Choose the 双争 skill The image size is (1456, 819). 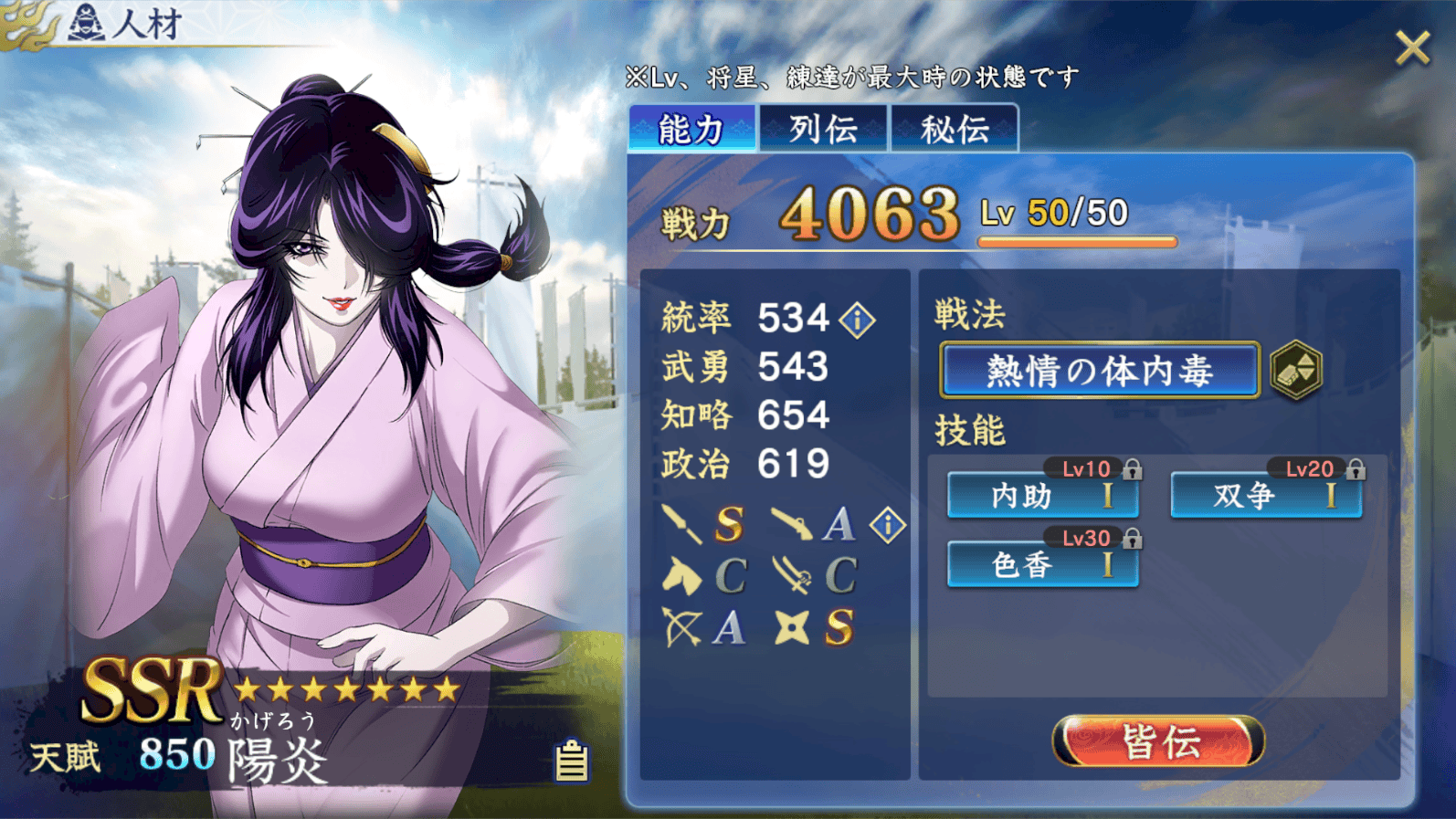tap(1266, 496)
